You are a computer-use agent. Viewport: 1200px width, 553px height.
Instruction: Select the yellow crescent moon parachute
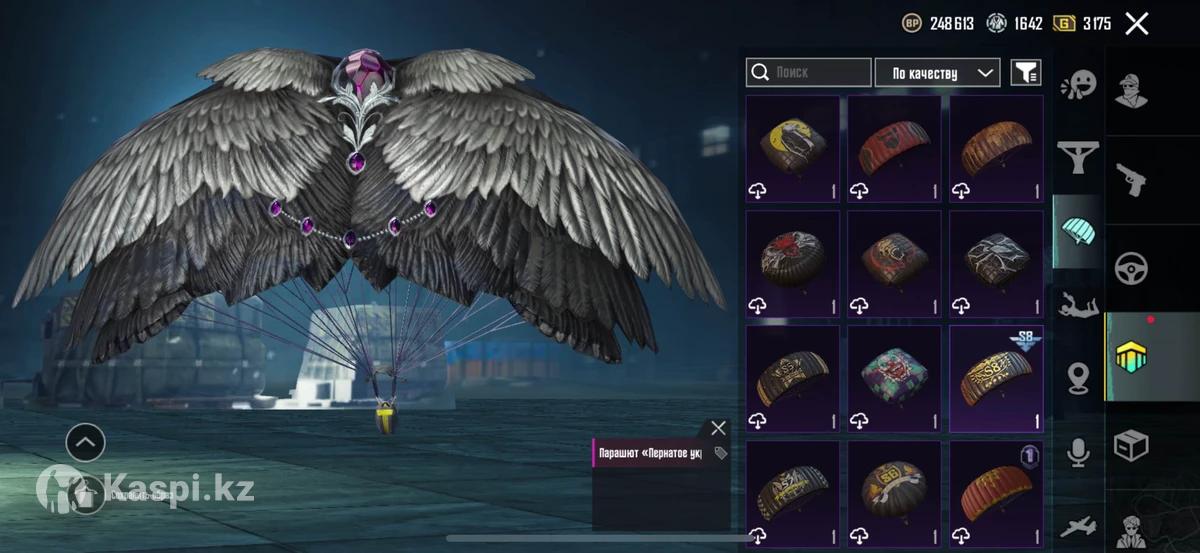pyautogui.click(x=793, y=149)
